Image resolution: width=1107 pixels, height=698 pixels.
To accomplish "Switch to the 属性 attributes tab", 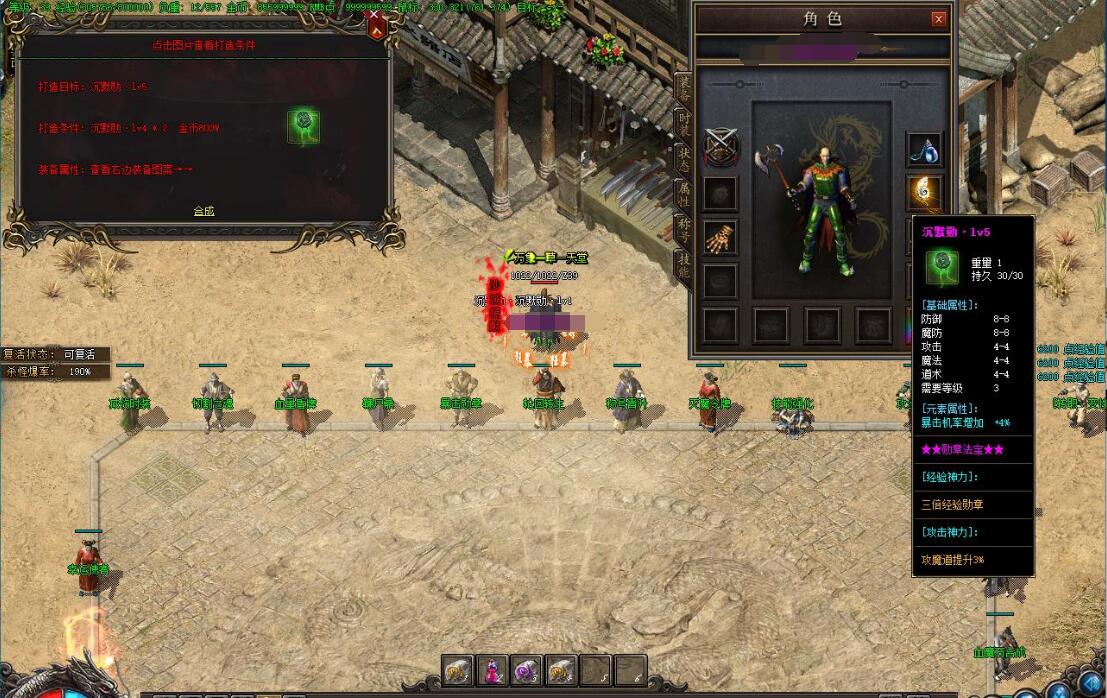I will coord(684,192).
